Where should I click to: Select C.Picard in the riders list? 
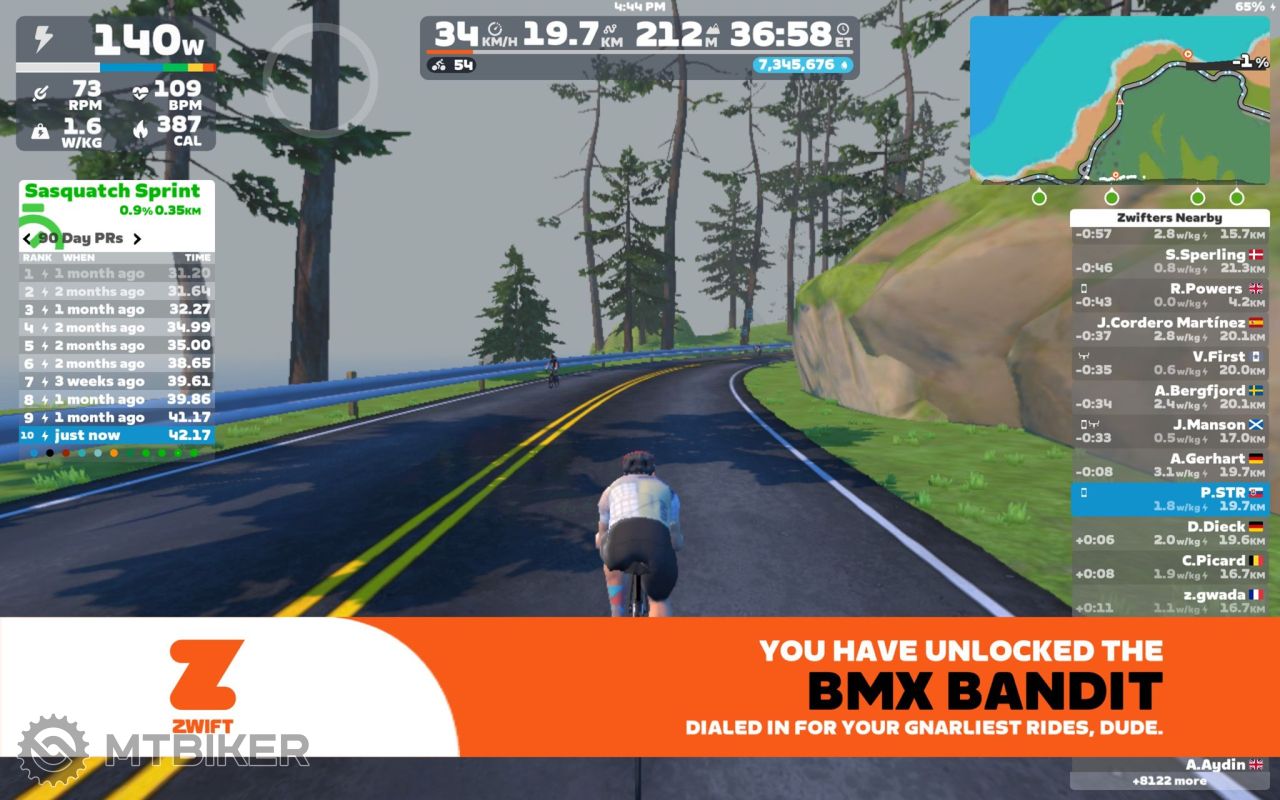[1168, 567]
